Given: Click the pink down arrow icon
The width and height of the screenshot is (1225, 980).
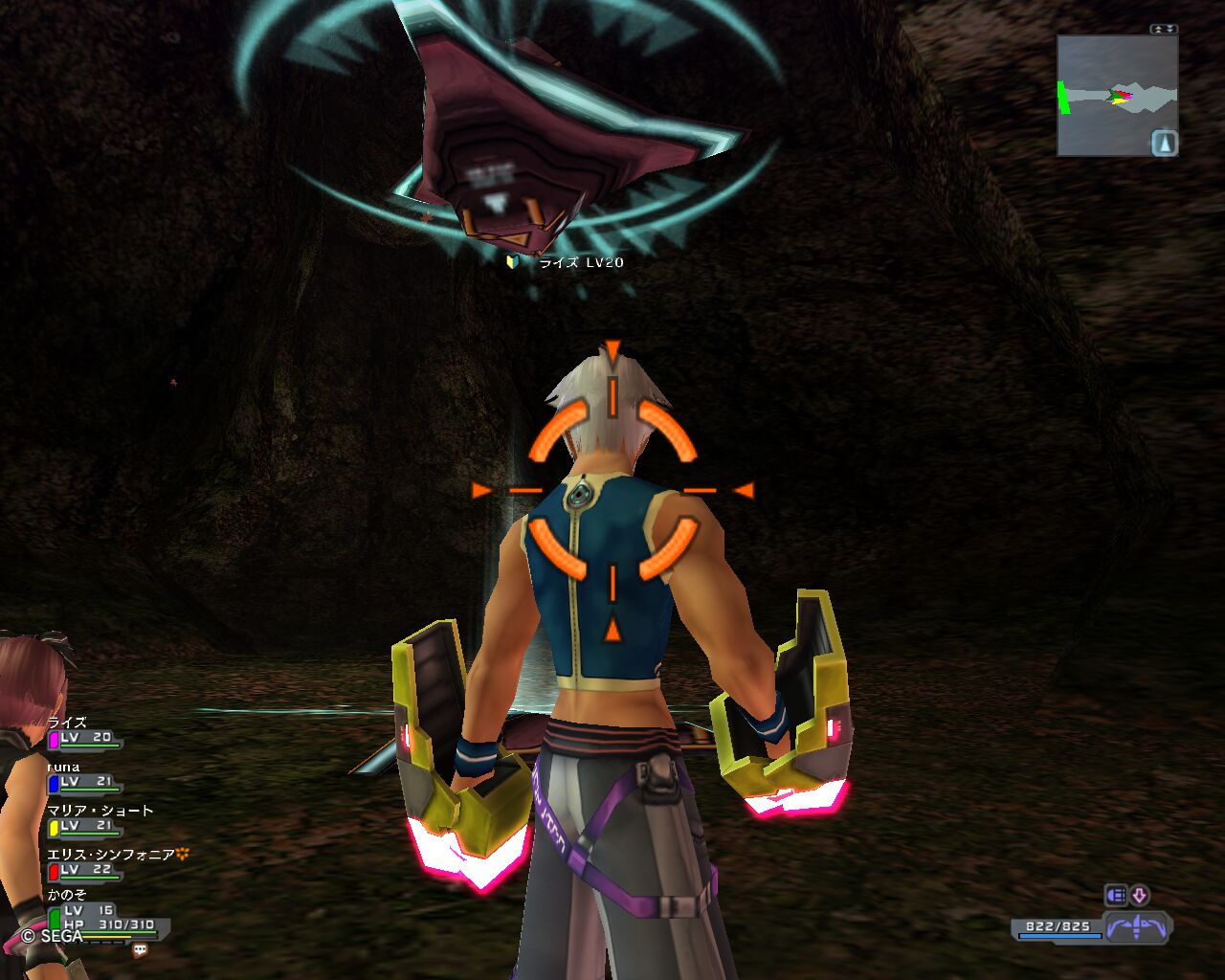Looking at the screenshot, I should click(1140, 895).
